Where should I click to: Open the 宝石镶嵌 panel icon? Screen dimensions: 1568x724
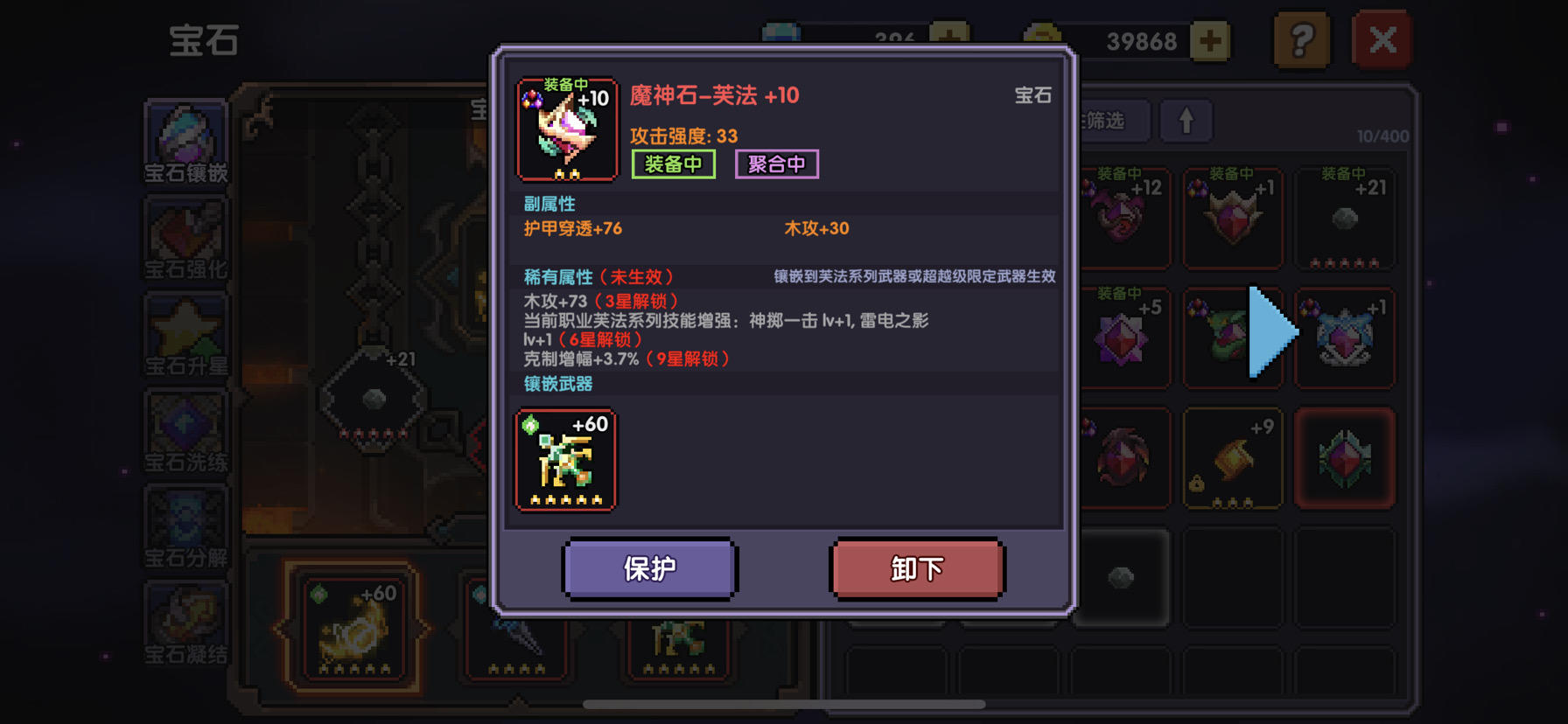tap(185, 140)
